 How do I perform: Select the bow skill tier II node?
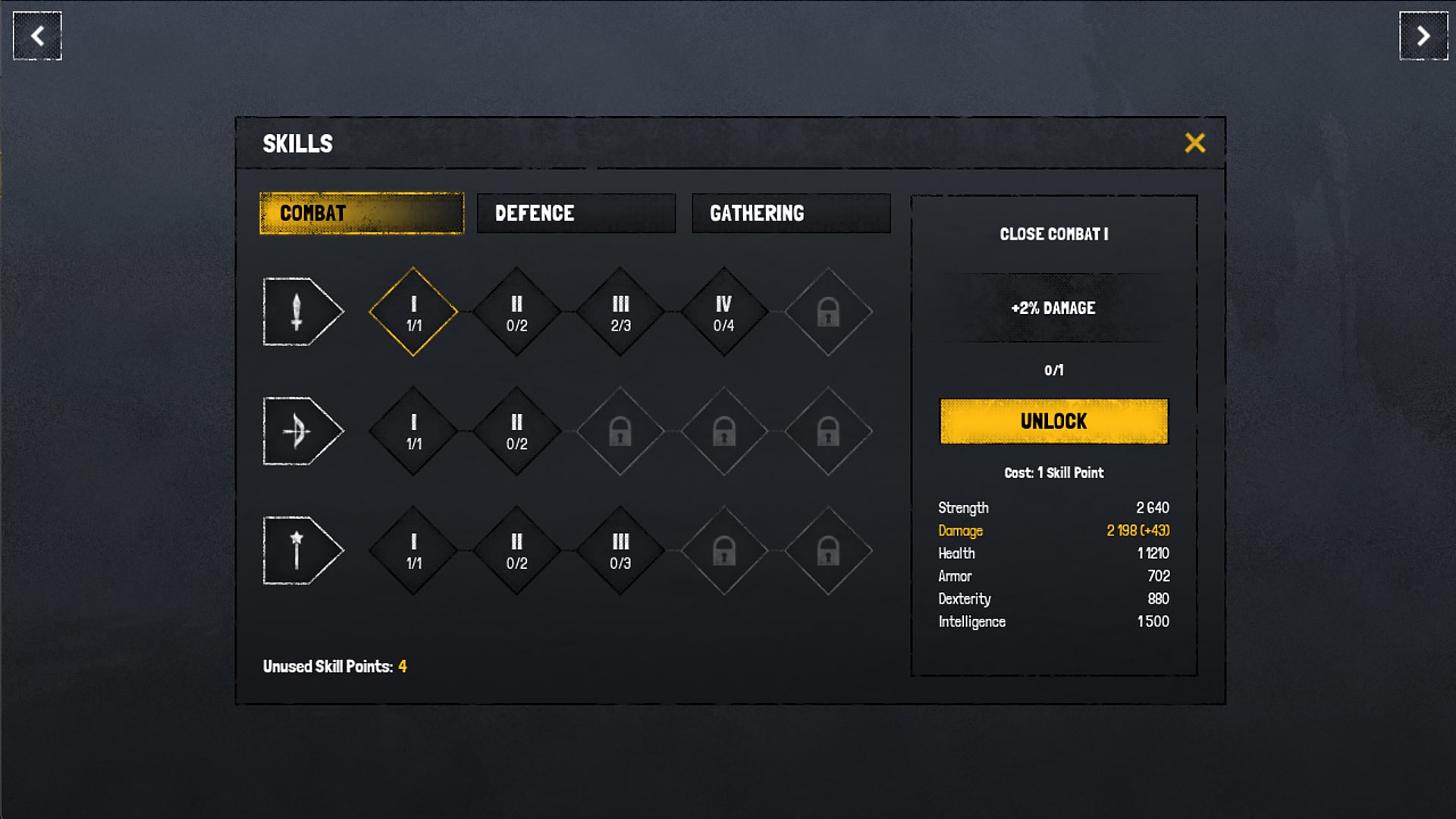[x=517, y=430]
